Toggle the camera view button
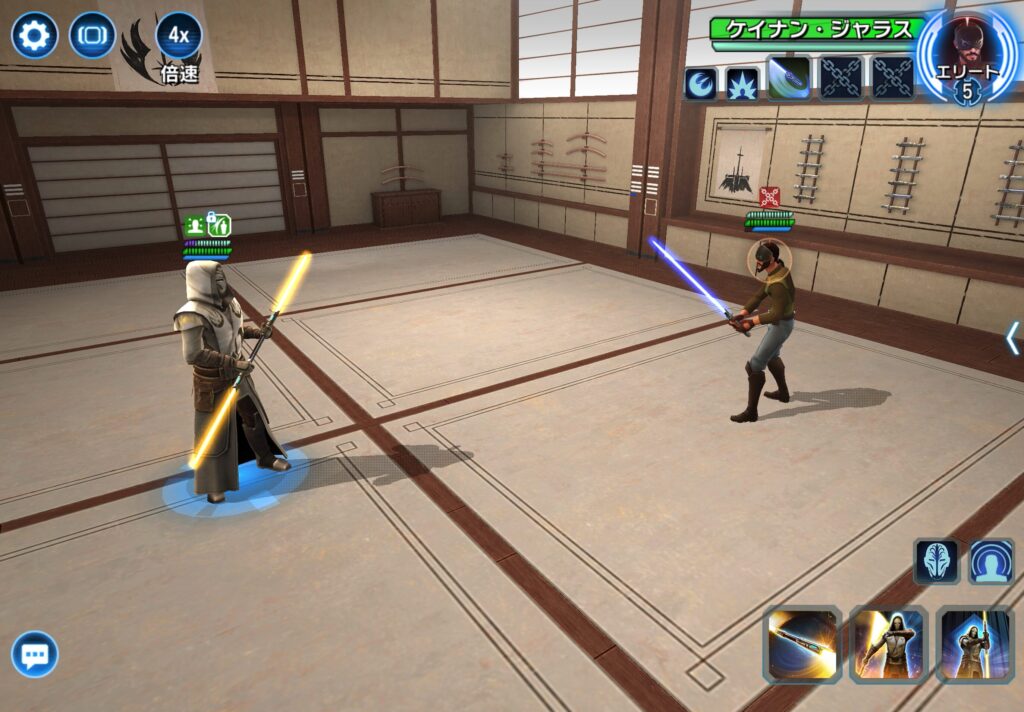Screen dimensions: 1024x712 (92, 37)
